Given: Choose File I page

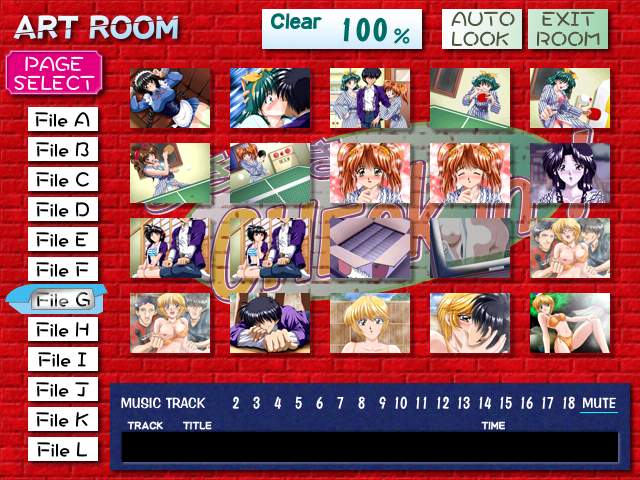Looking at the screenshot, I should pos(62,360).
